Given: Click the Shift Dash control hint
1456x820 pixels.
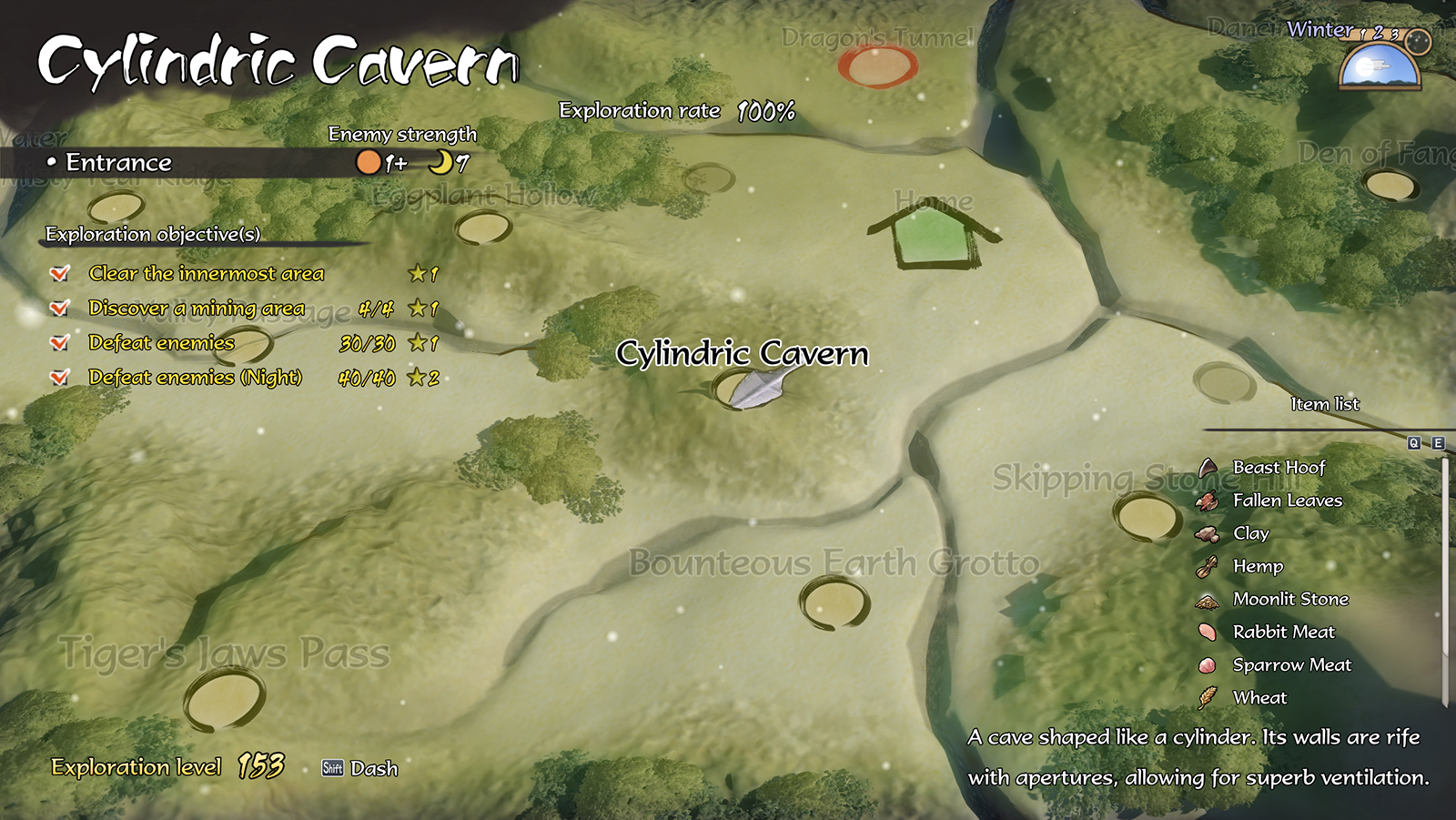Looking at the screenshot, I should click(x=358, y=769).
